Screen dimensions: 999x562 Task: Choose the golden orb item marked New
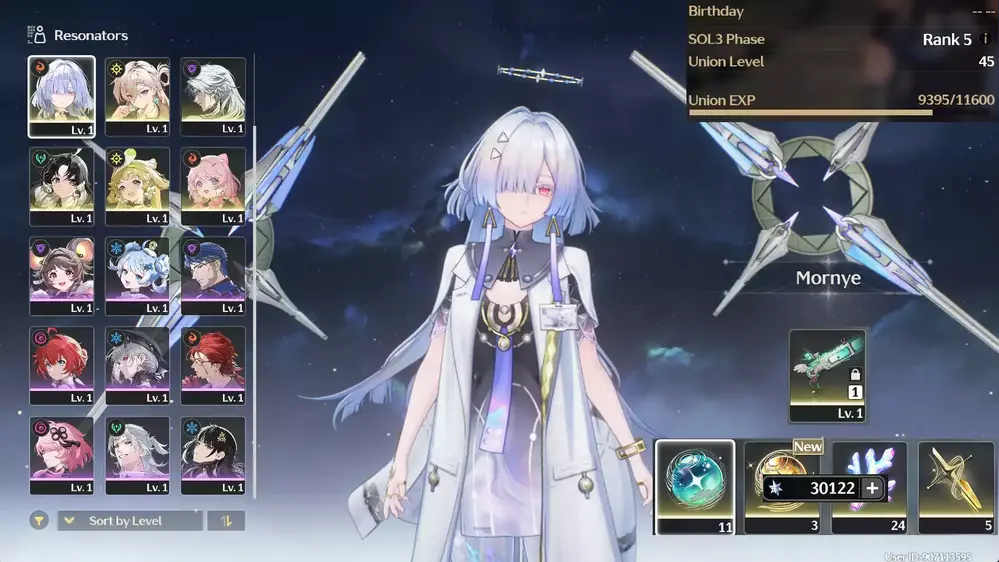781,470
